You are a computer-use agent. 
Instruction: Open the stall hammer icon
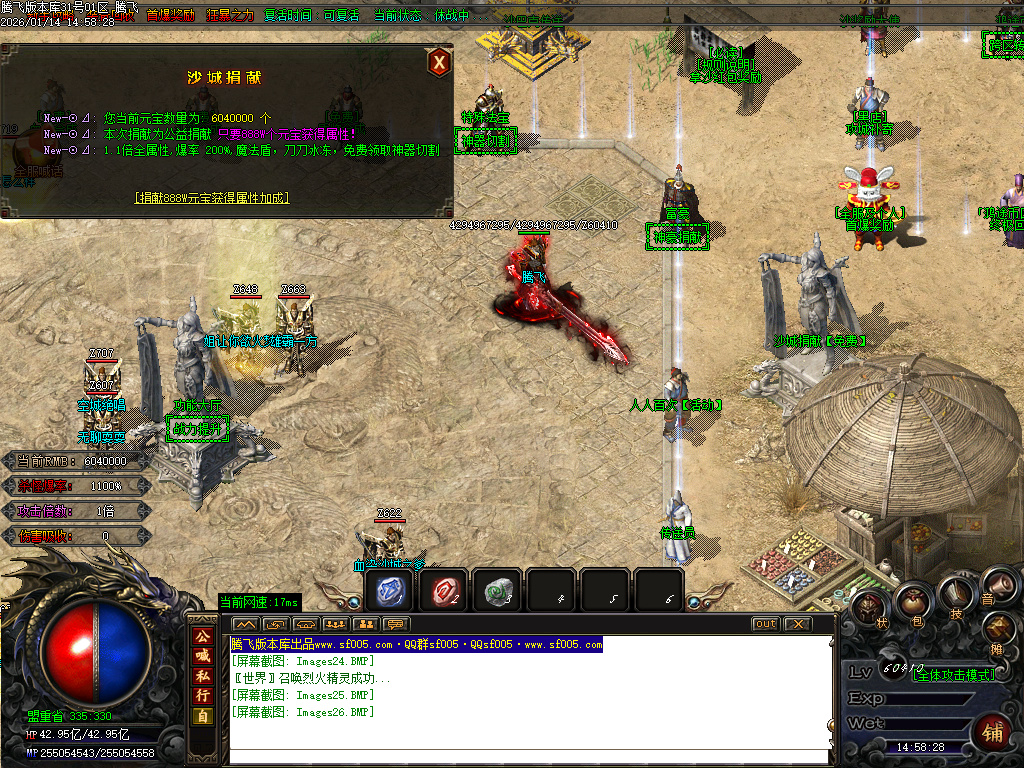click(x=999, y=628)
